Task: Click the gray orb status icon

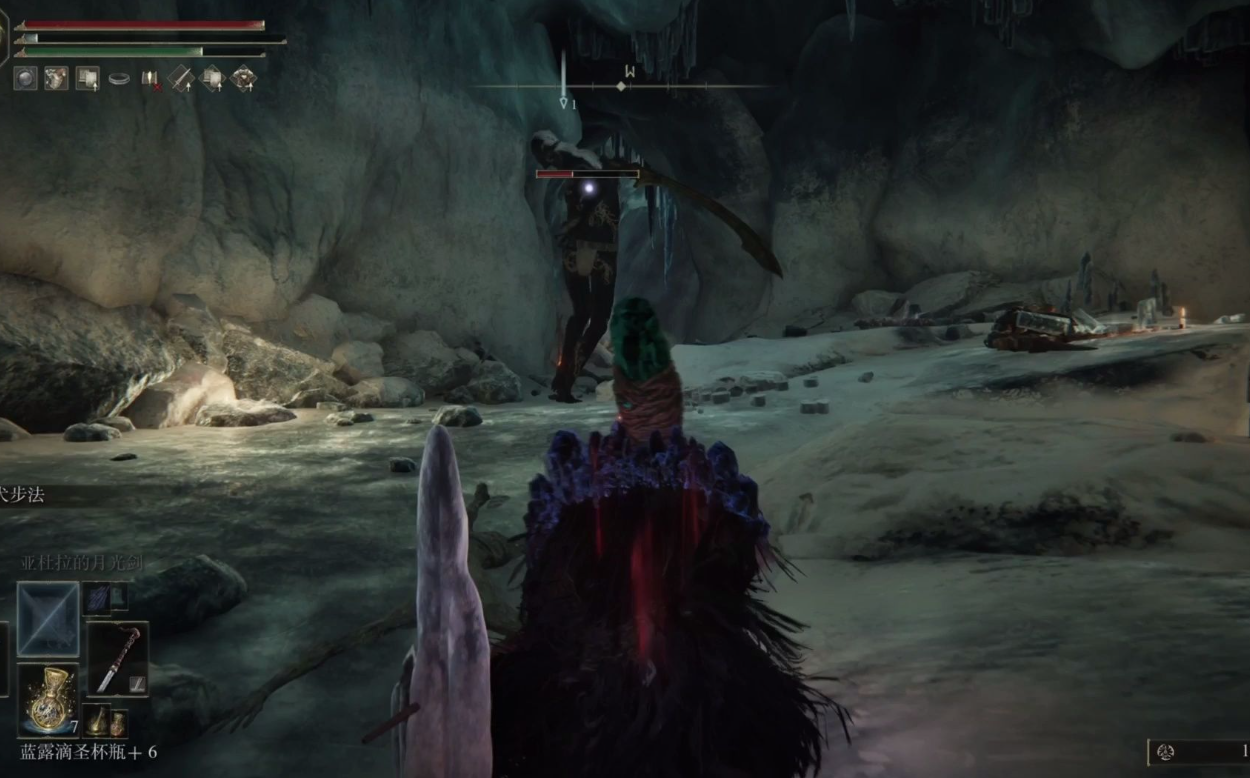Action: (x=25, y=78)
